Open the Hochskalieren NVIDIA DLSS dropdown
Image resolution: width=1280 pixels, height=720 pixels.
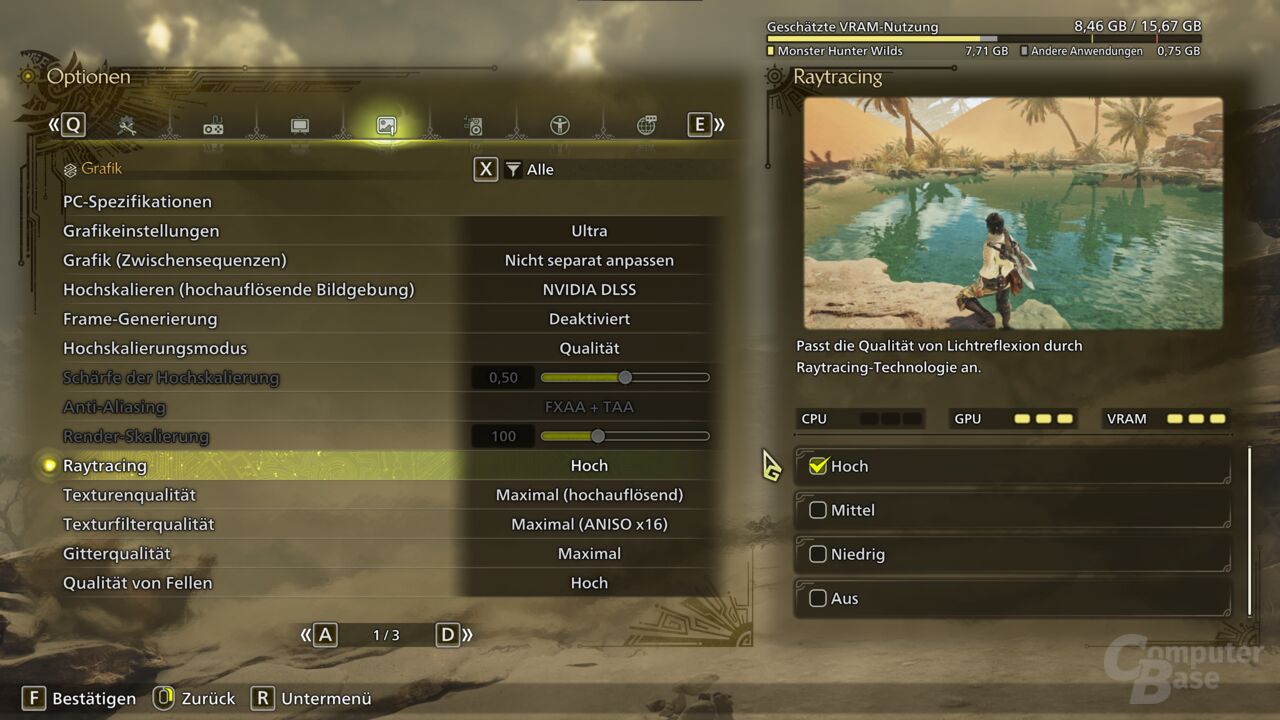(x=589, y=289)
